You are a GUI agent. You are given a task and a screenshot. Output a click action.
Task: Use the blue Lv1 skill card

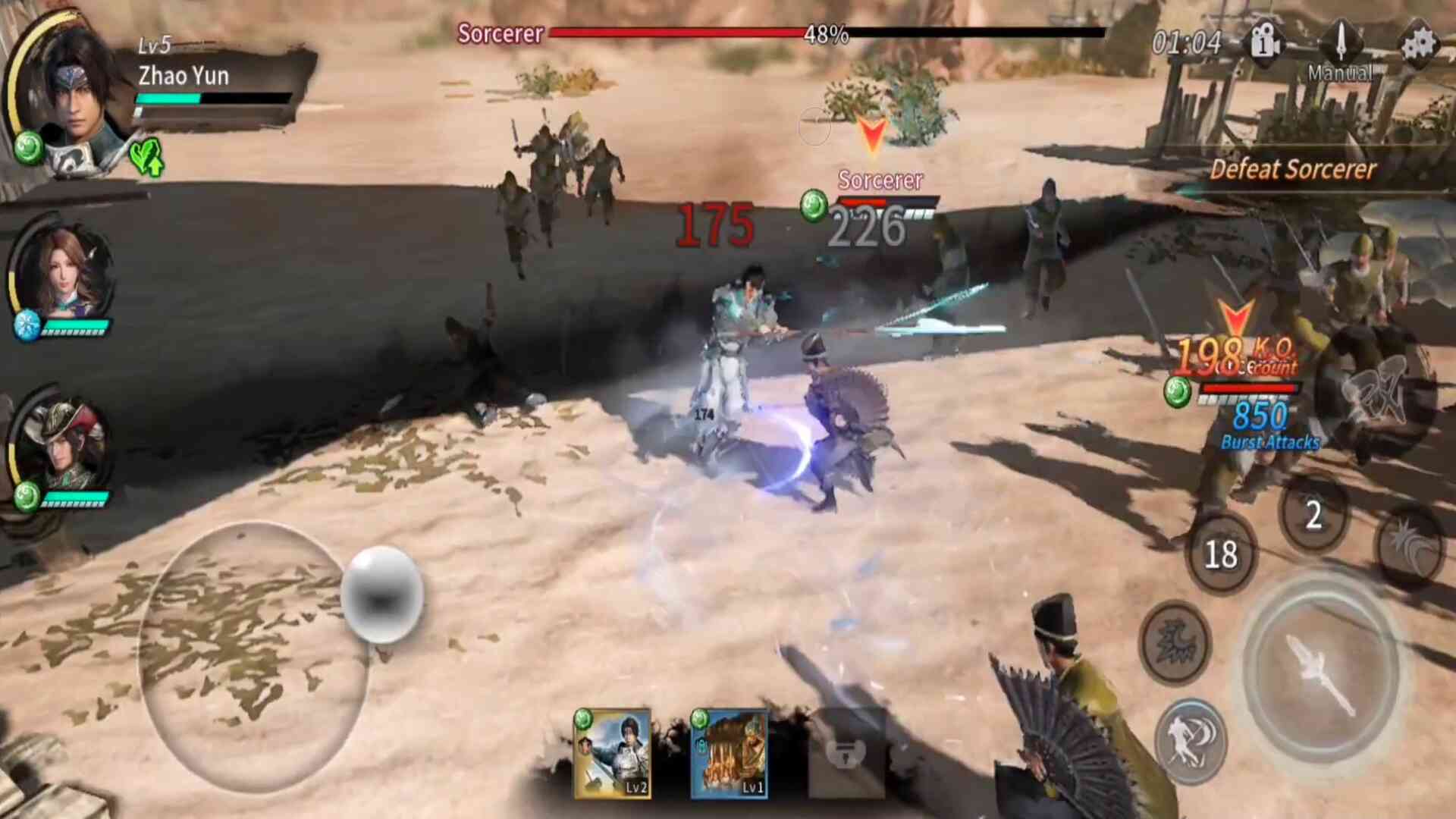coord(730,754)
